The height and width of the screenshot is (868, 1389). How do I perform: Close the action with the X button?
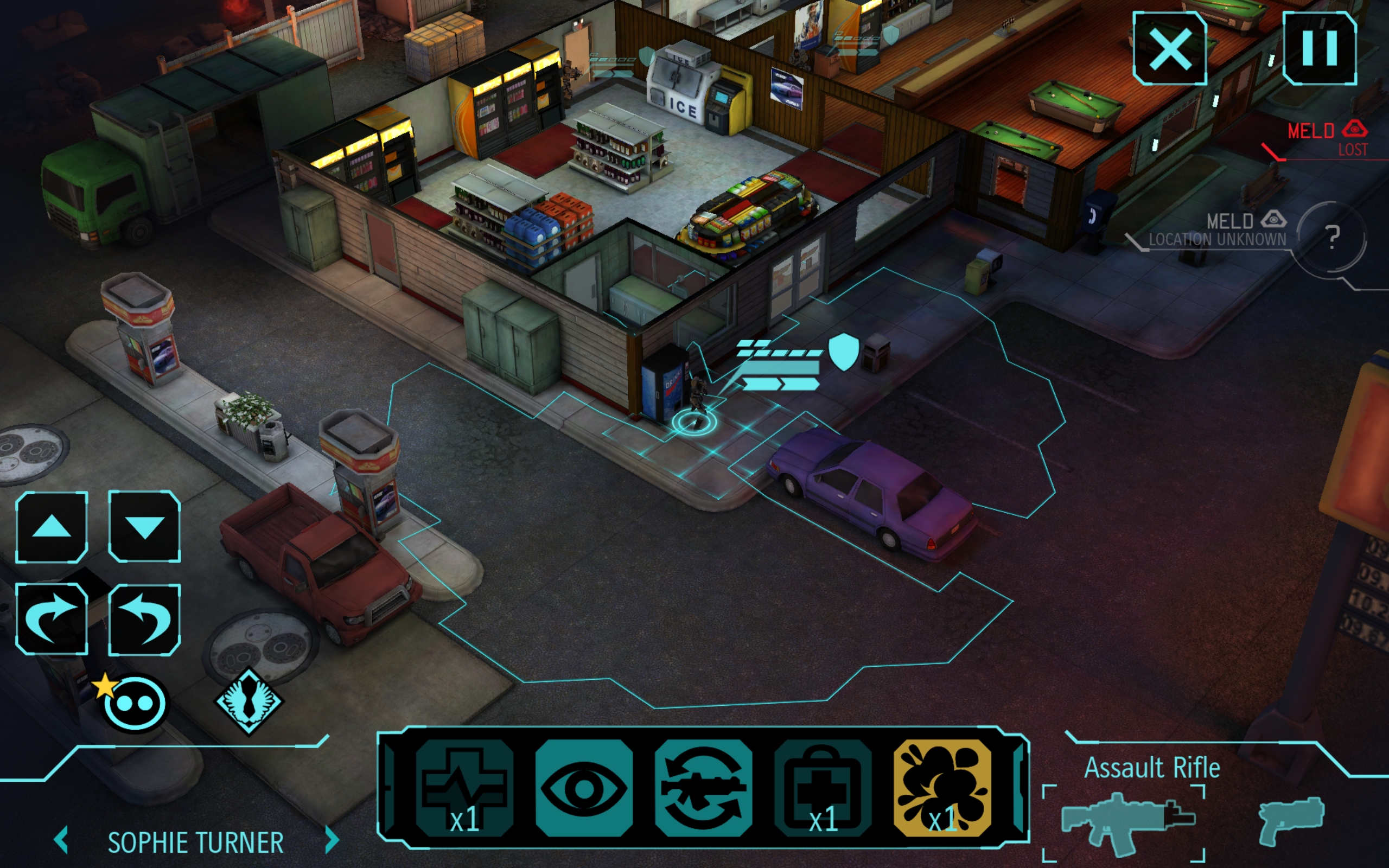pyautogui.click(x=1169, y=49)
